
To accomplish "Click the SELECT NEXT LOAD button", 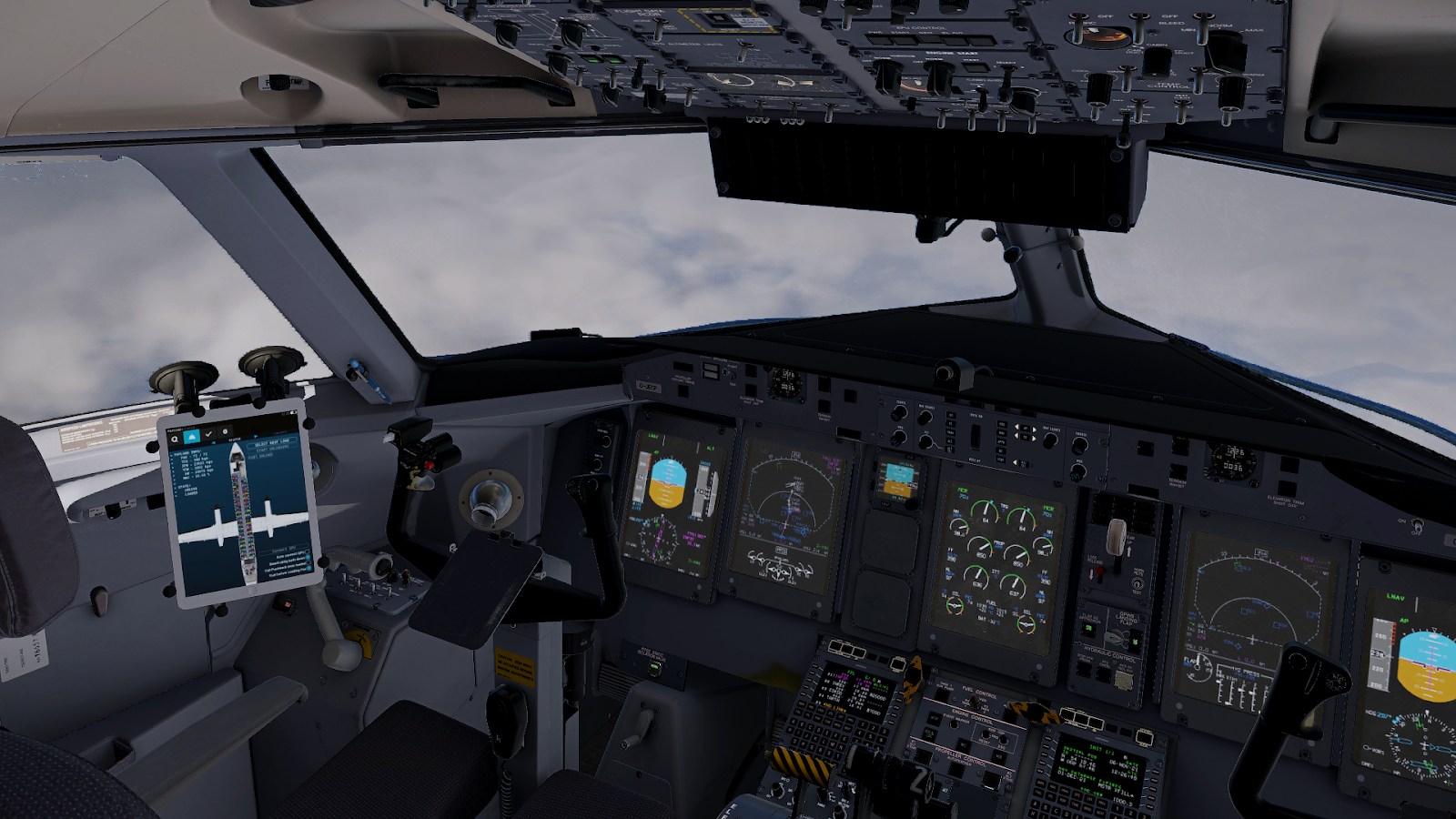I will point(271,442).
